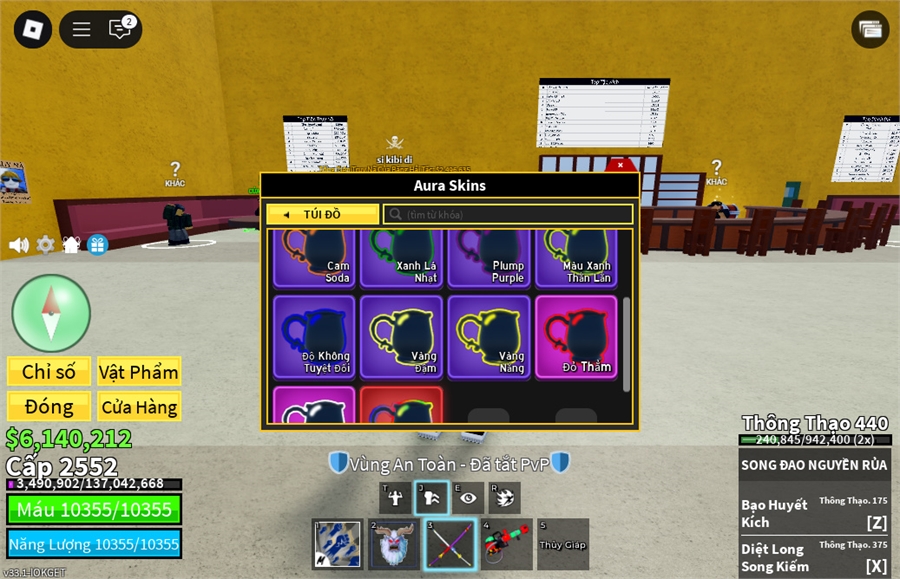
Task: Open settings via the gear icon
Action: pos(45,244)
